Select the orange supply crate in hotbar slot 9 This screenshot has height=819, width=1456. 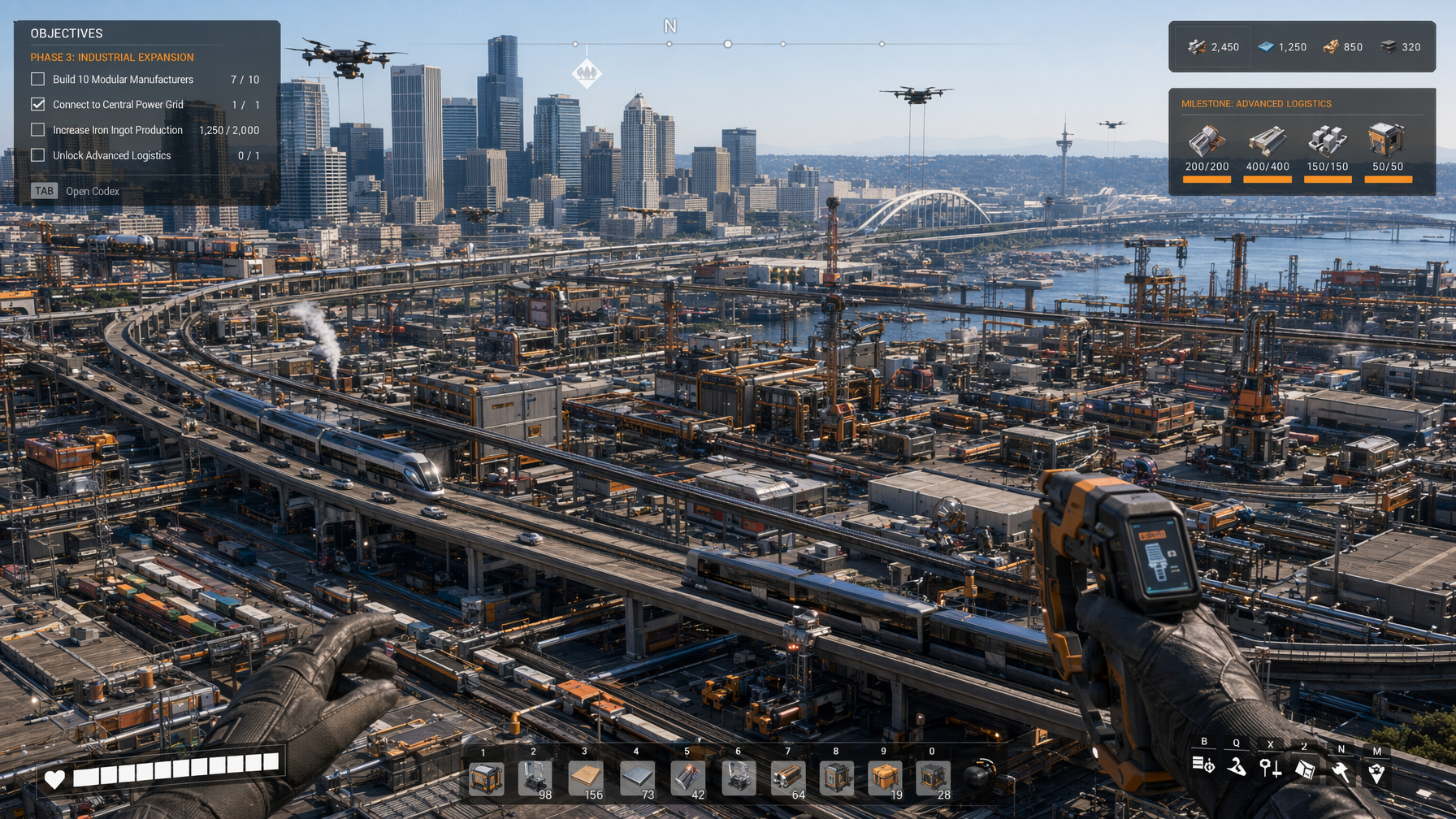click(x=885, y=778)
